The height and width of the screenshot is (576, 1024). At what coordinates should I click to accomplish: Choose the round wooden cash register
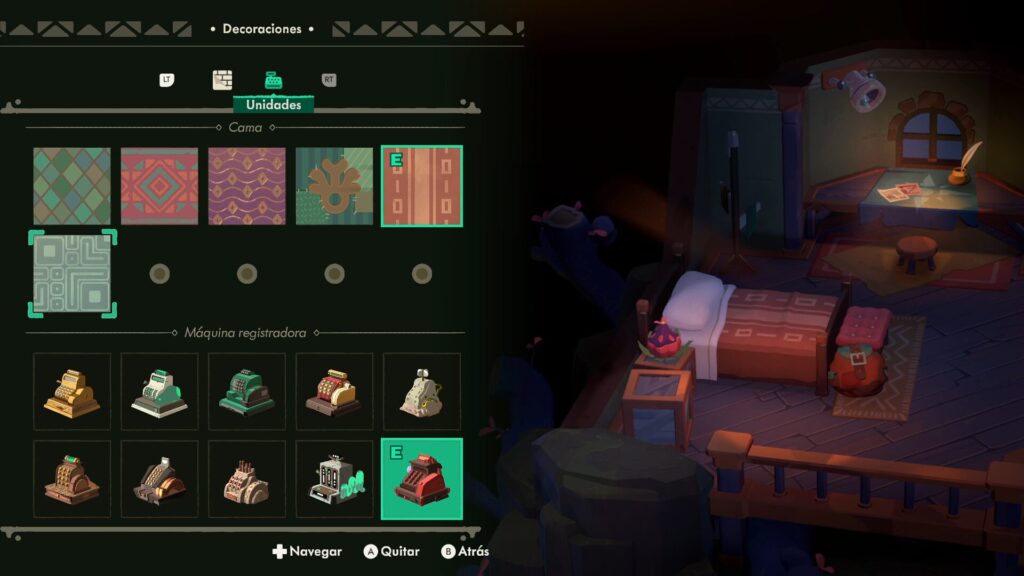coord(72,480)
